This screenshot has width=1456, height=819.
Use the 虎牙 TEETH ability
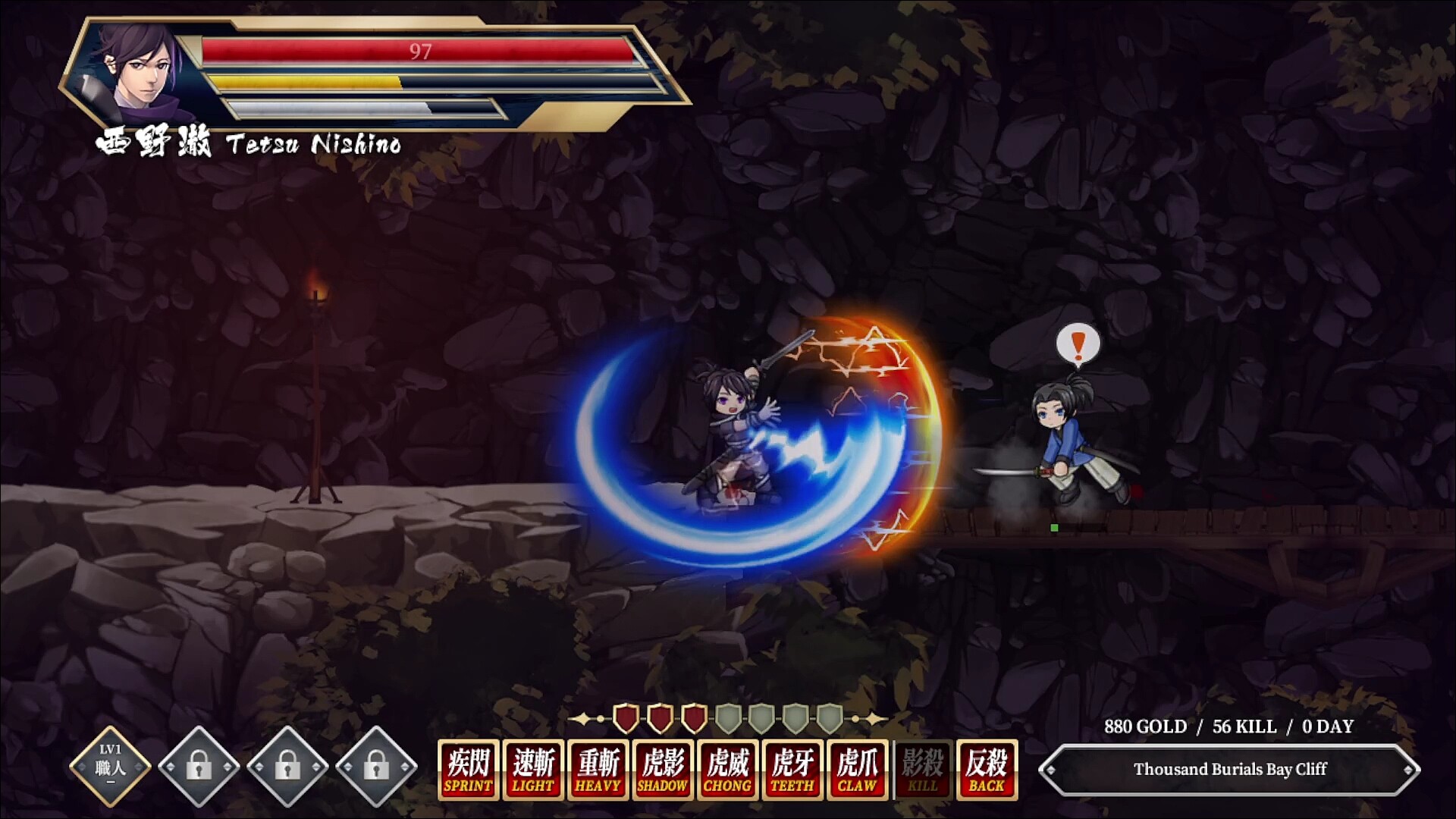(793, 770)
